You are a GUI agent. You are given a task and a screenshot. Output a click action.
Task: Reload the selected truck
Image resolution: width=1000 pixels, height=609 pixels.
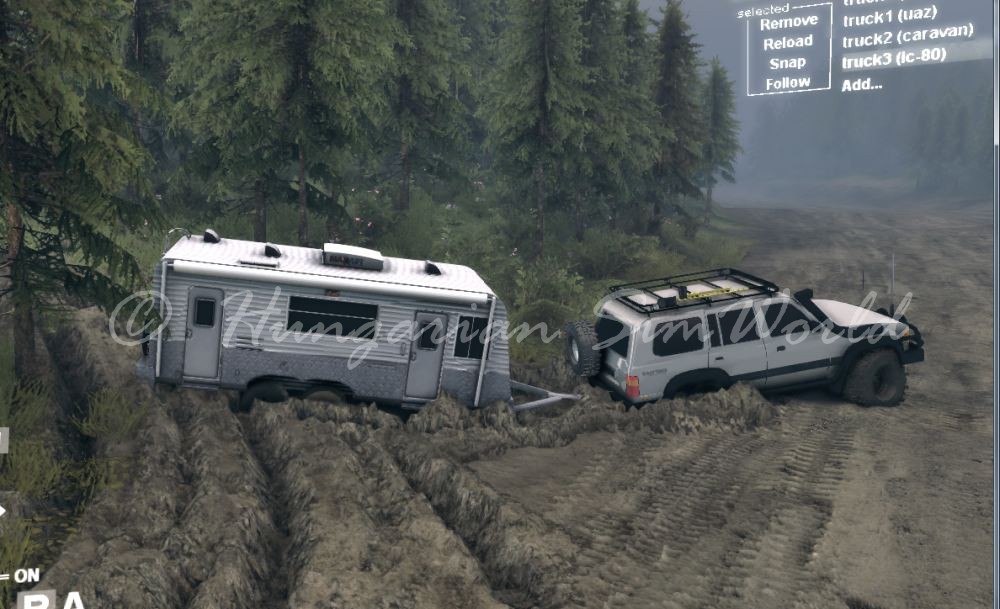click(x=788, y=42)
